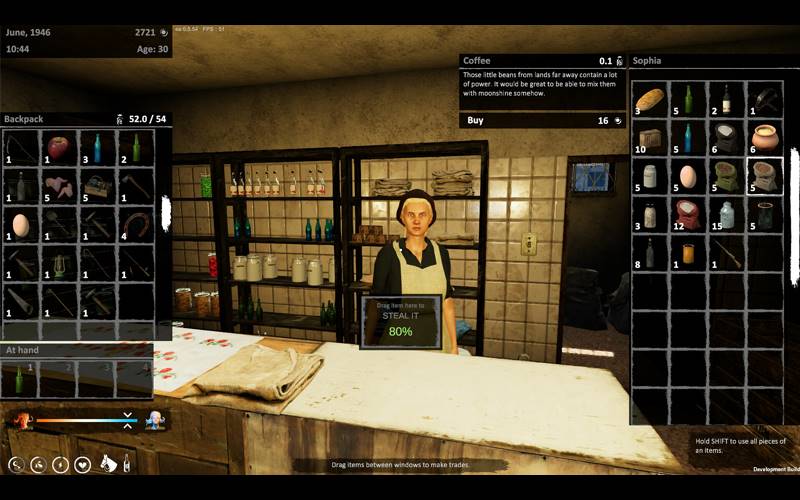Select the horseshoe stack in the backpack

coord(136,223)
